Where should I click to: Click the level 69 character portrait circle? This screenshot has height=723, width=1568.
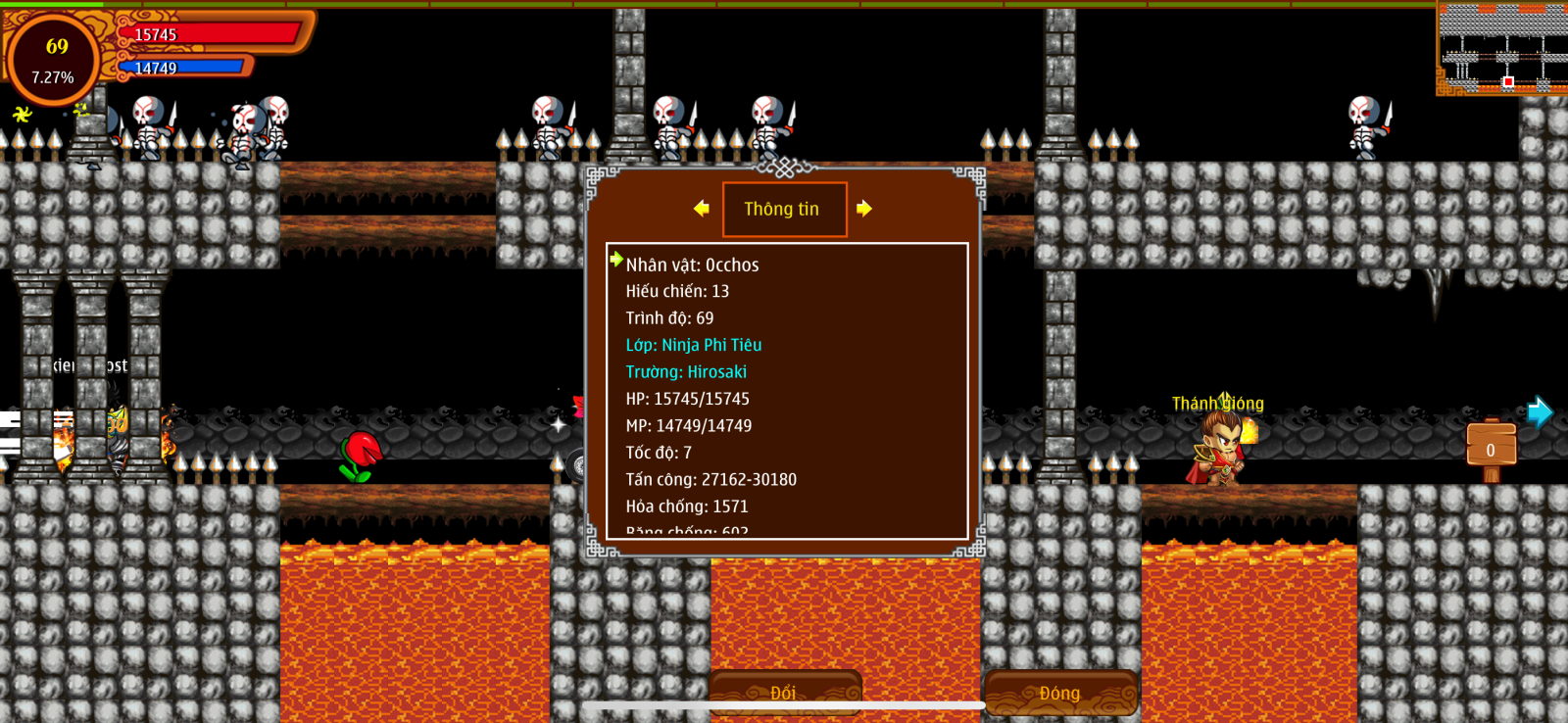tap(54, 61)
